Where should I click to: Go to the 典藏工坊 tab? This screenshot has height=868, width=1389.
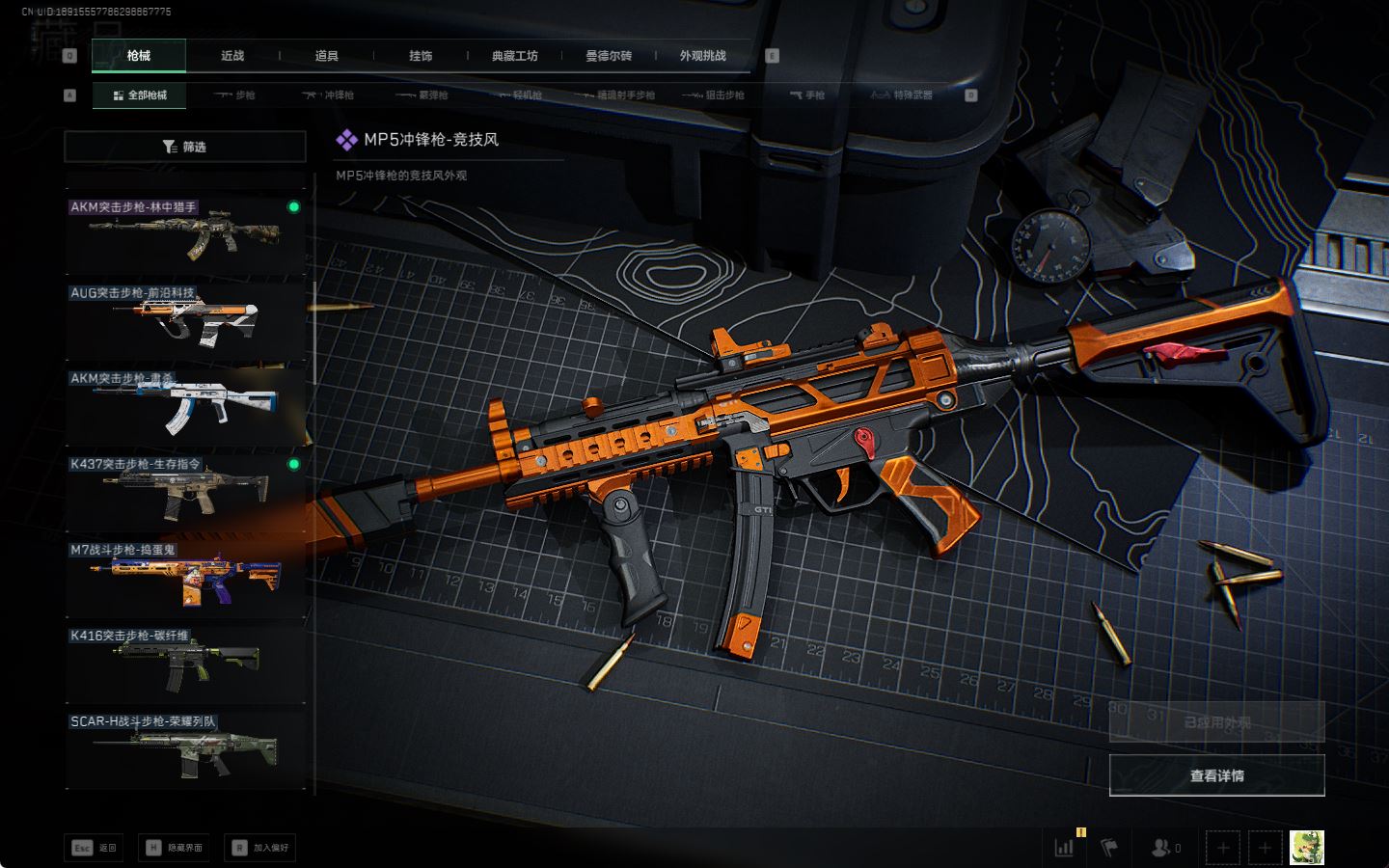[514, 56]
